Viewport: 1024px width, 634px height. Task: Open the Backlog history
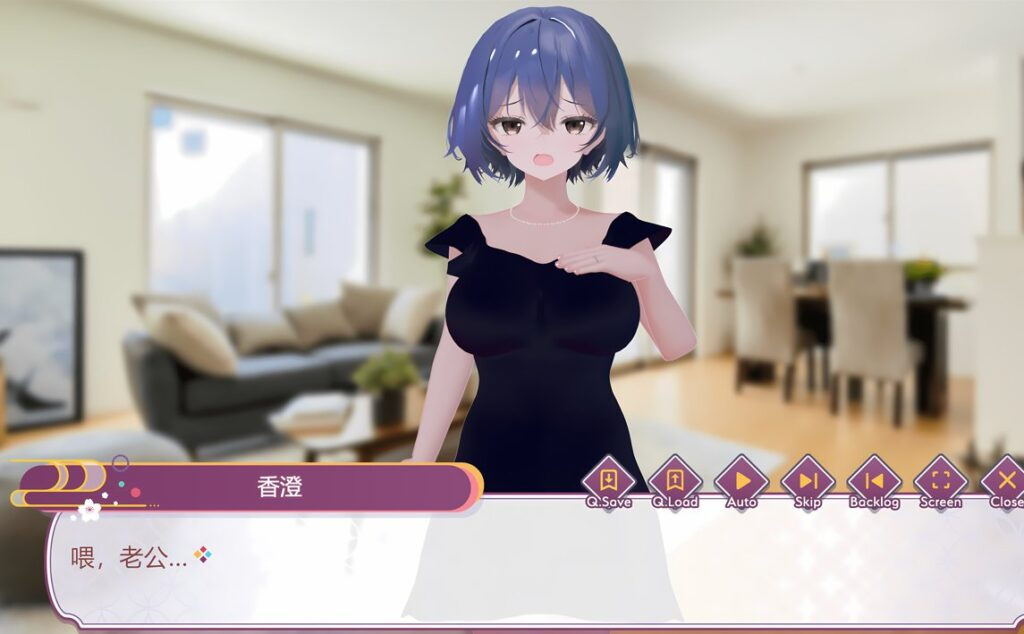click(874, 481)
